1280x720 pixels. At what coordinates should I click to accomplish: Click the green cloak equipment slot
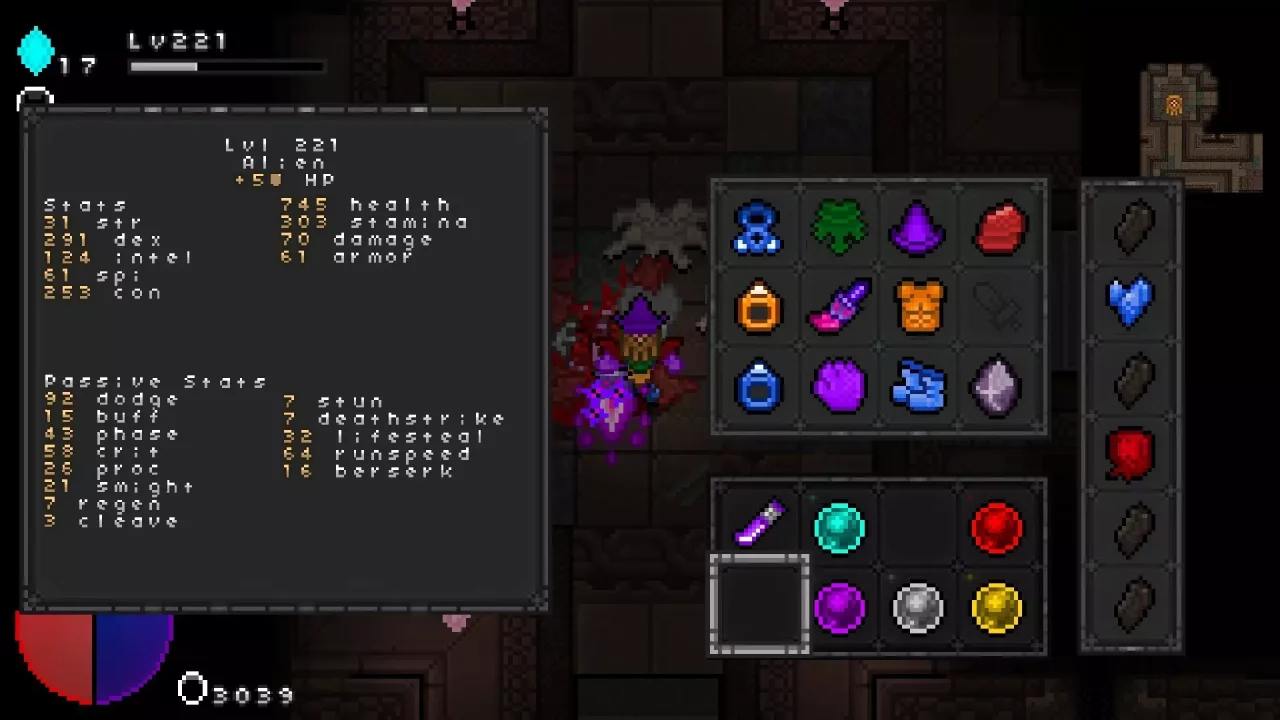(838, 227)
